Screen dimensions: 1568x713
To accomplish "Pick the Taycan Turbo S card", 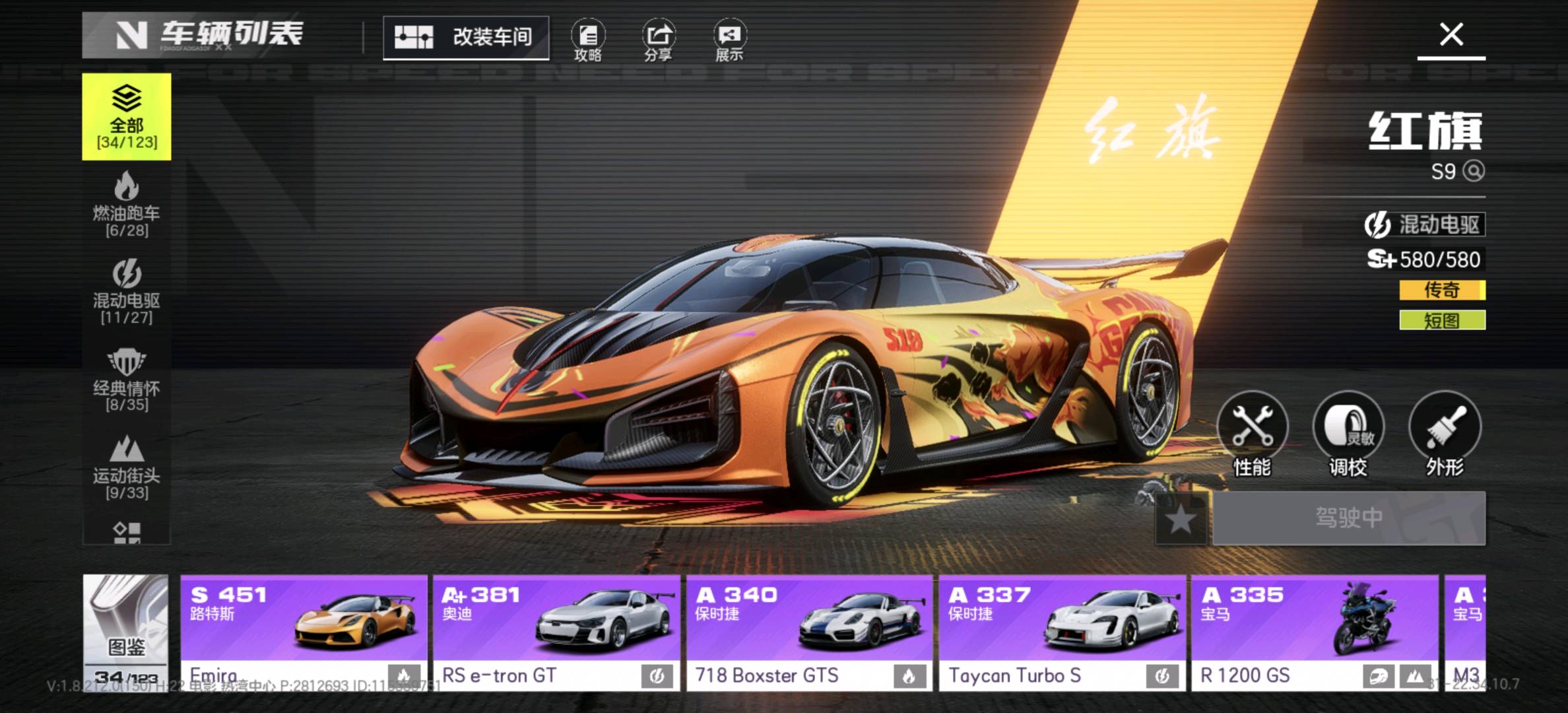I will point(1062,632).
